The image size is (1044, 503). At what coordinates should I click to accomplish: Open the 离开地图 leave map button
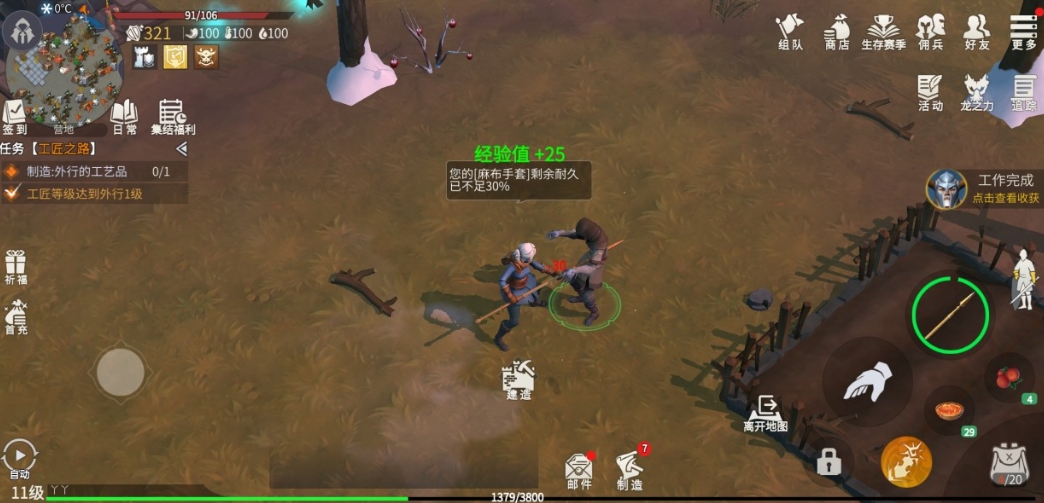pyautogui.click(x=765, y=412)
